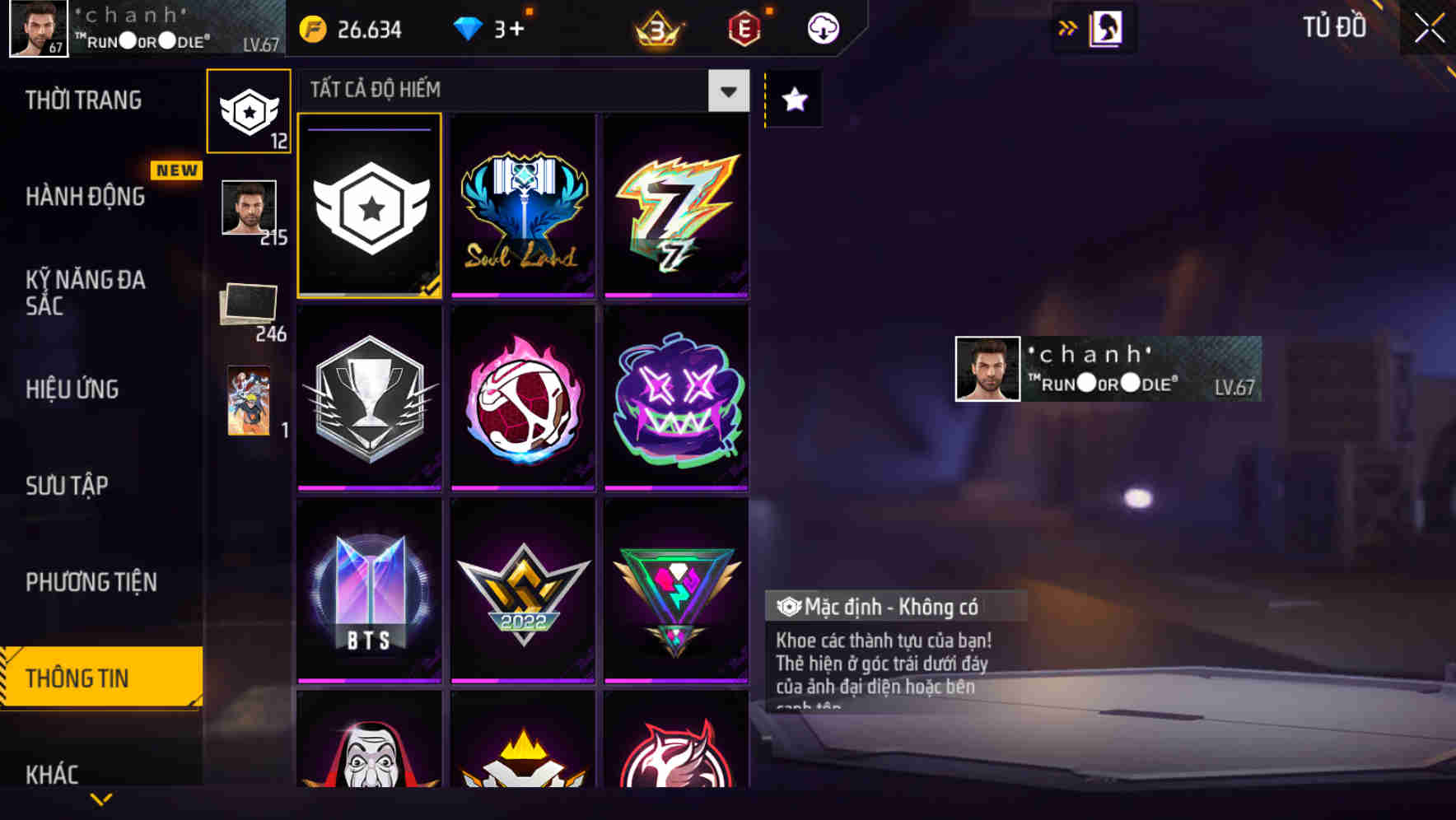Toggle the star favorites filter

point(794,100)
